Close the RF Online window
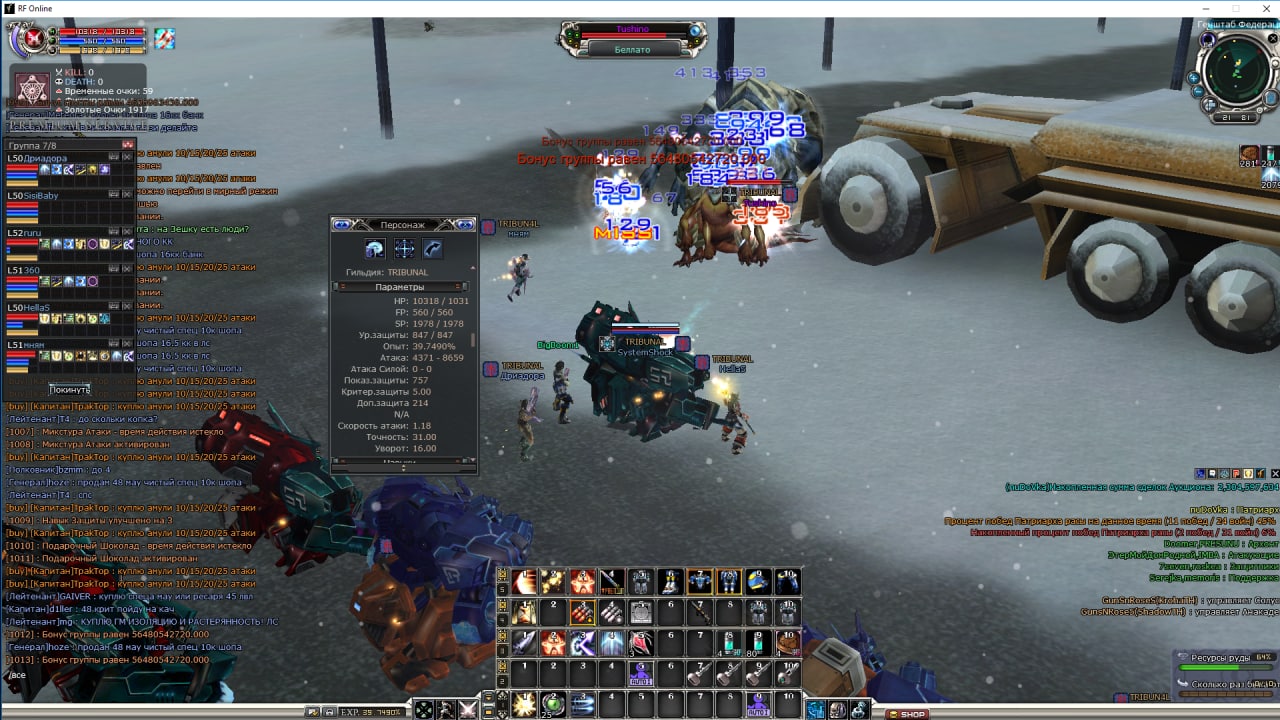Image resolution: width=1280 pixels, height=720 pixels. [x=1256, y=8]
